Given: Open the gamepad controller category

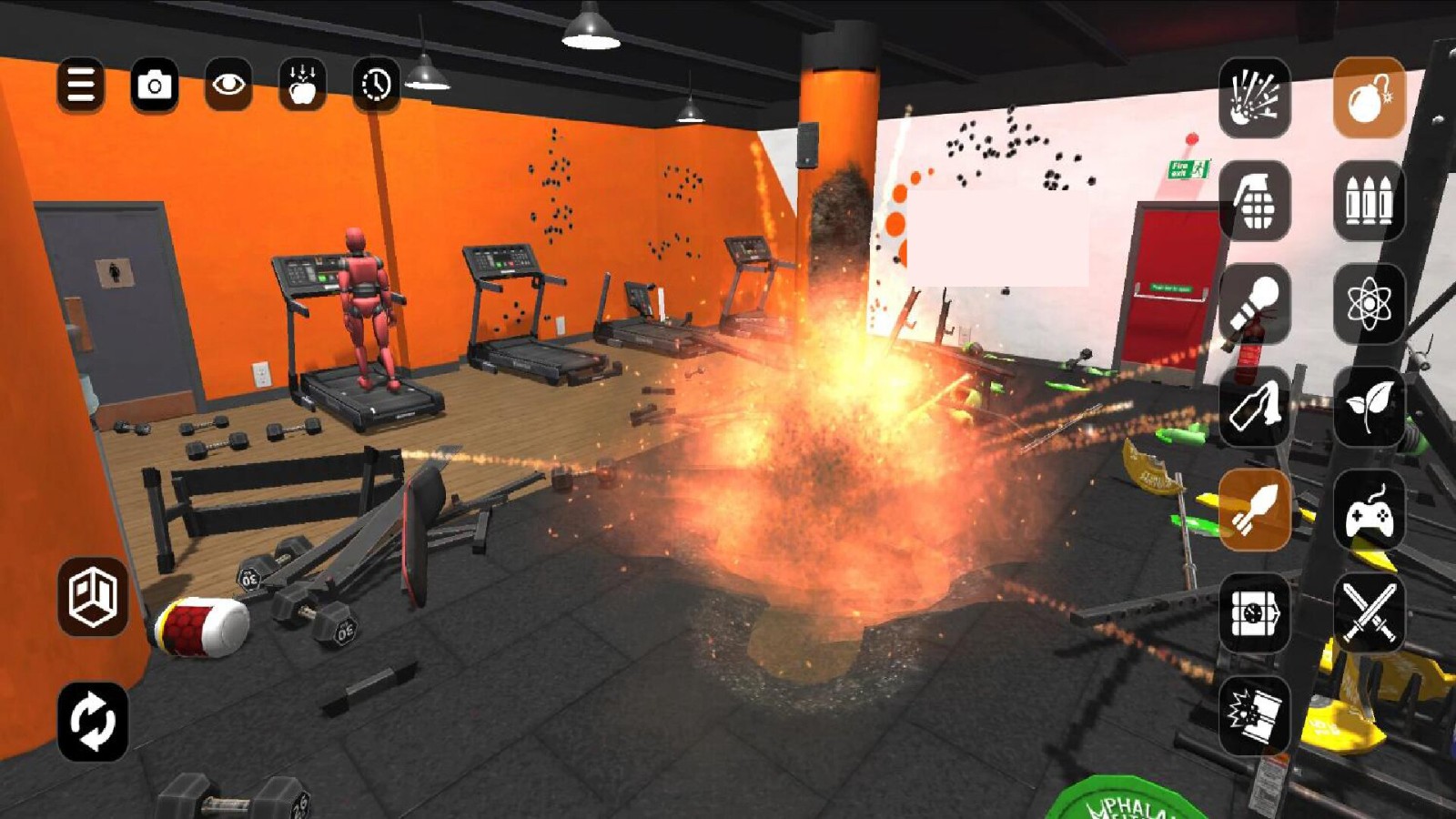Looking at the screenshot, I should click(1369, 511).
